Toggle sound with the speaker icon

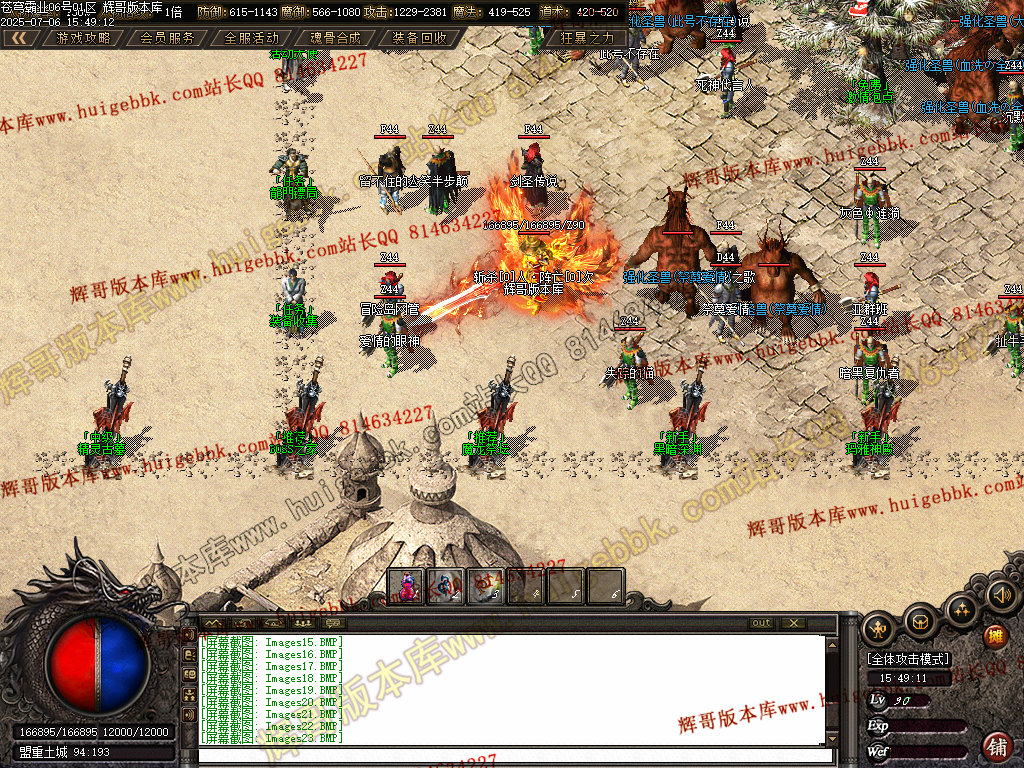click(x=1001, y=595)
